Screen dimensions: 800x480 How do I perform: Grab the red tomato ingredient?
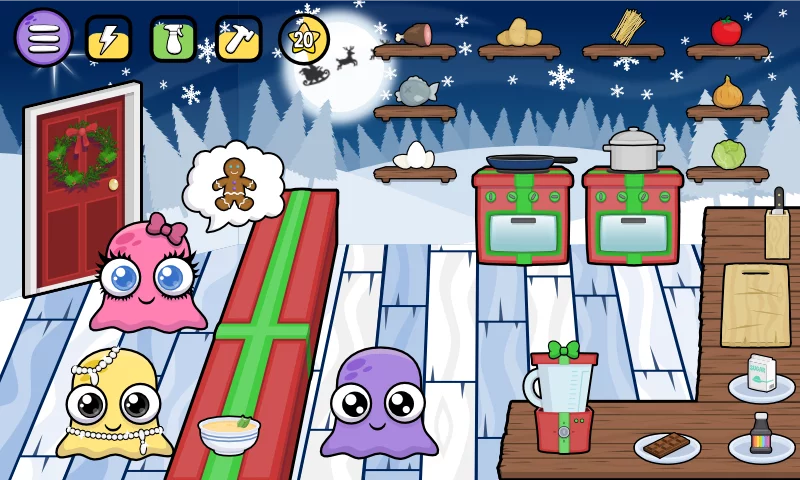pyautogui.click(x=727, y=31)
